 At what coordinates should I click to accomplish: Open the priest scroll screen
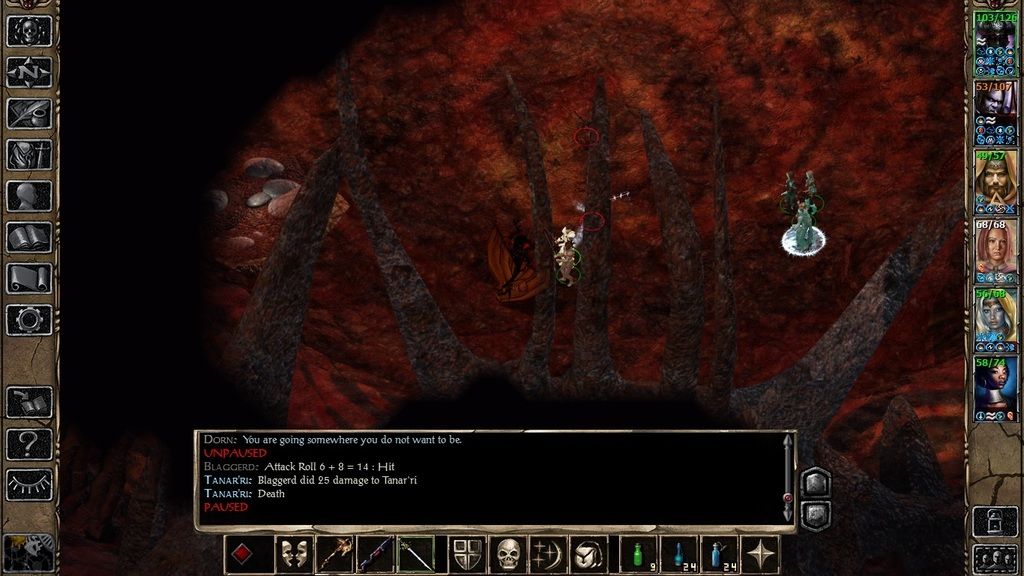click(x=29, y=278)
